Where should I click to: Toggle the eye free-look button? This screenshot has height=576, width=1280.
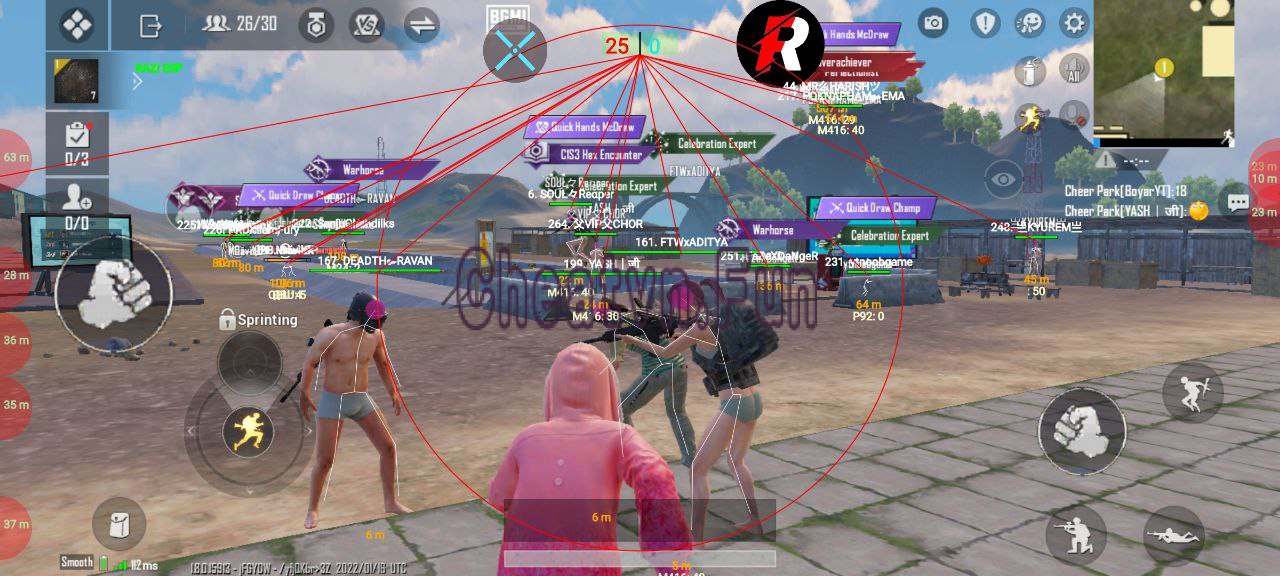[x=1003, y=180]
